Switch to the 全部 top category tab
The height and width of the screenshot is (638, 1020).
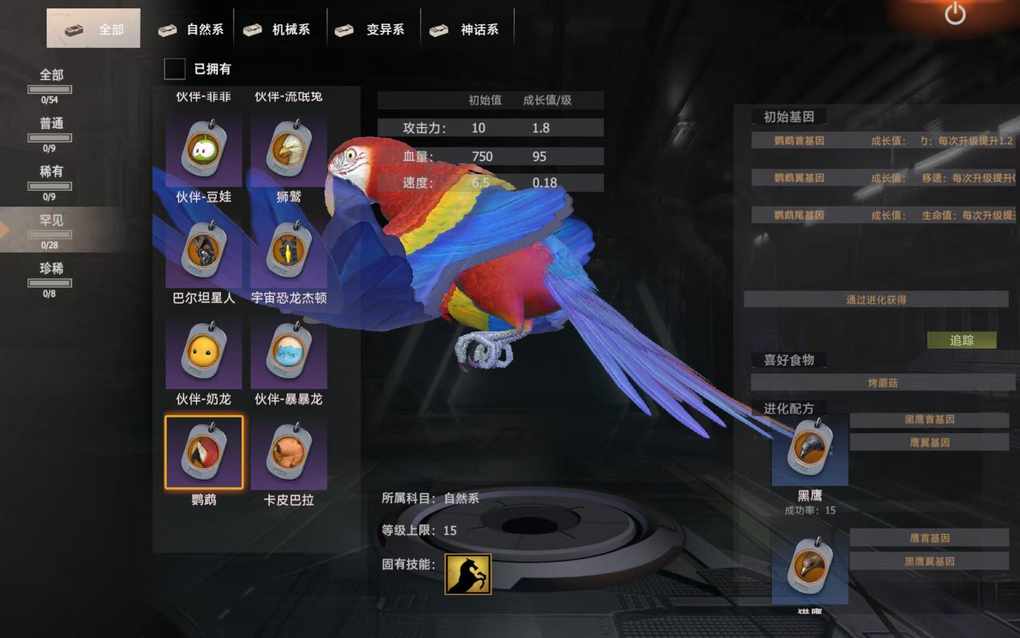click(93, 29)
